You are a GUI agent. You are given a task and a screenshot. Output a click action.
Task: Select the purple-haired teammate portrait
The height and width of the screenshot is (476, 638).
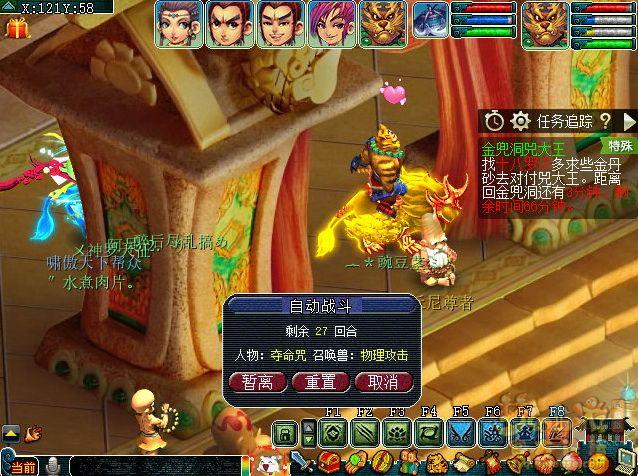coord(332,23)
